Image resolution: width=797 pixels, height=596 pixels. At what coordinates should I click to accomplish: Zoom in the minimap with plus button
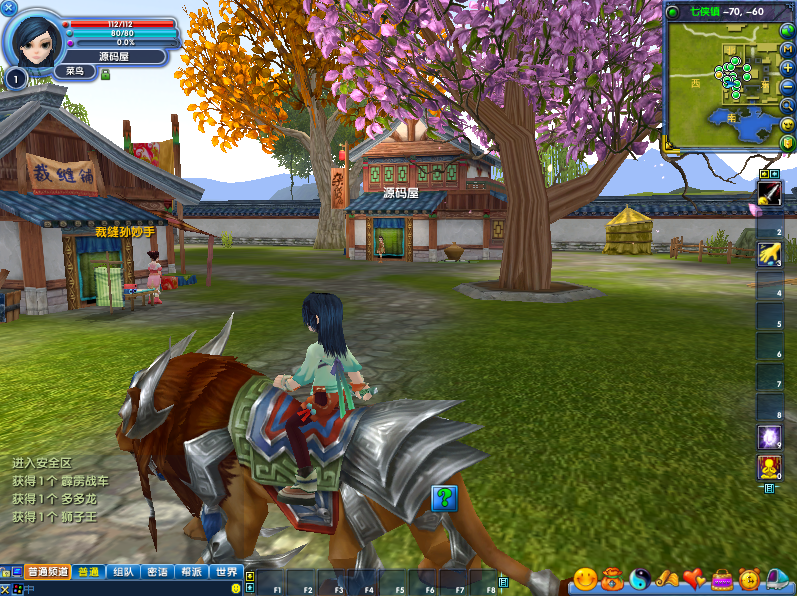787,68
